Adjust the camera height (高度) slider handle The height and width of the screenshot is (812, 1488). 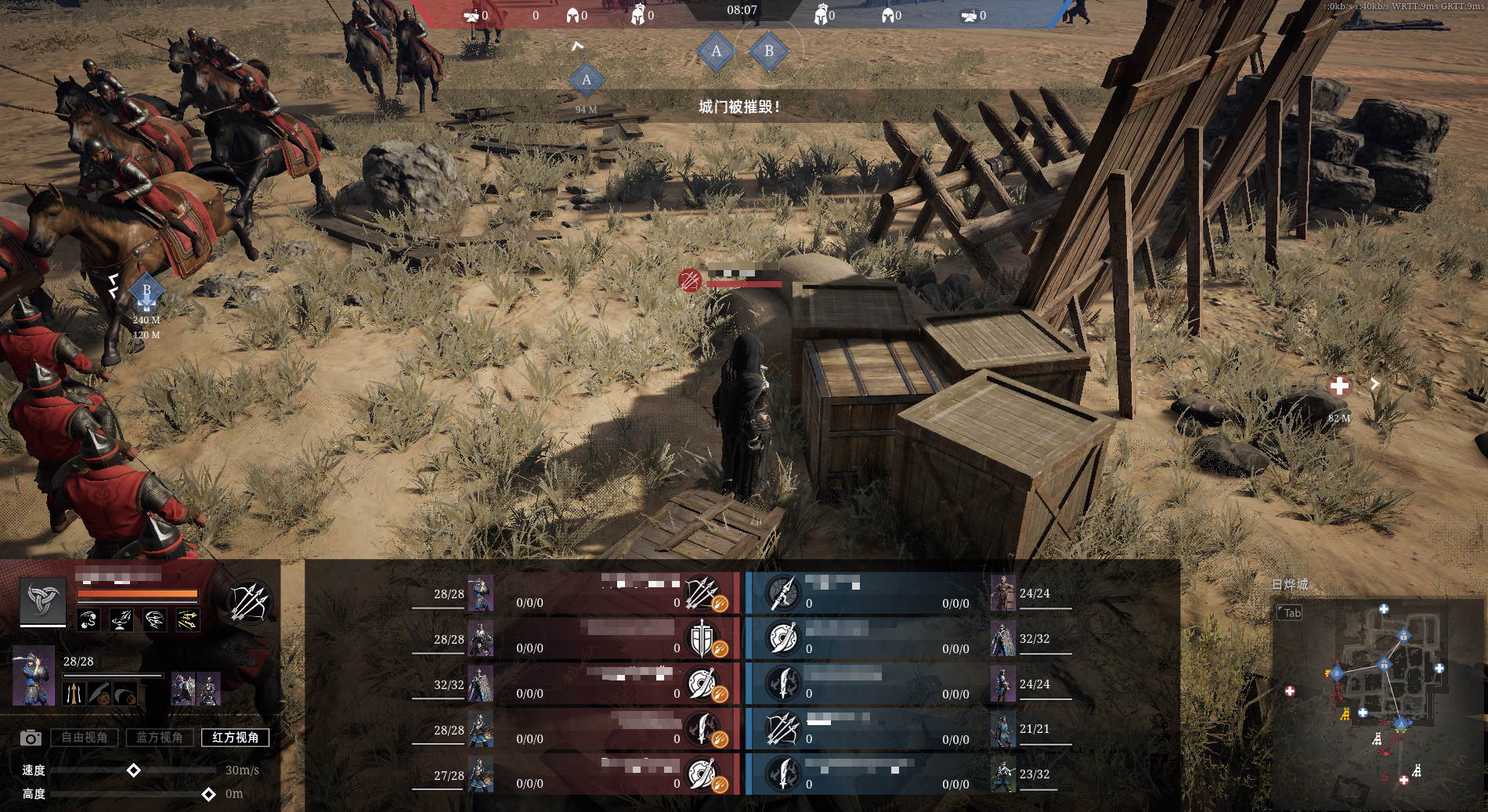pos(208,794)
